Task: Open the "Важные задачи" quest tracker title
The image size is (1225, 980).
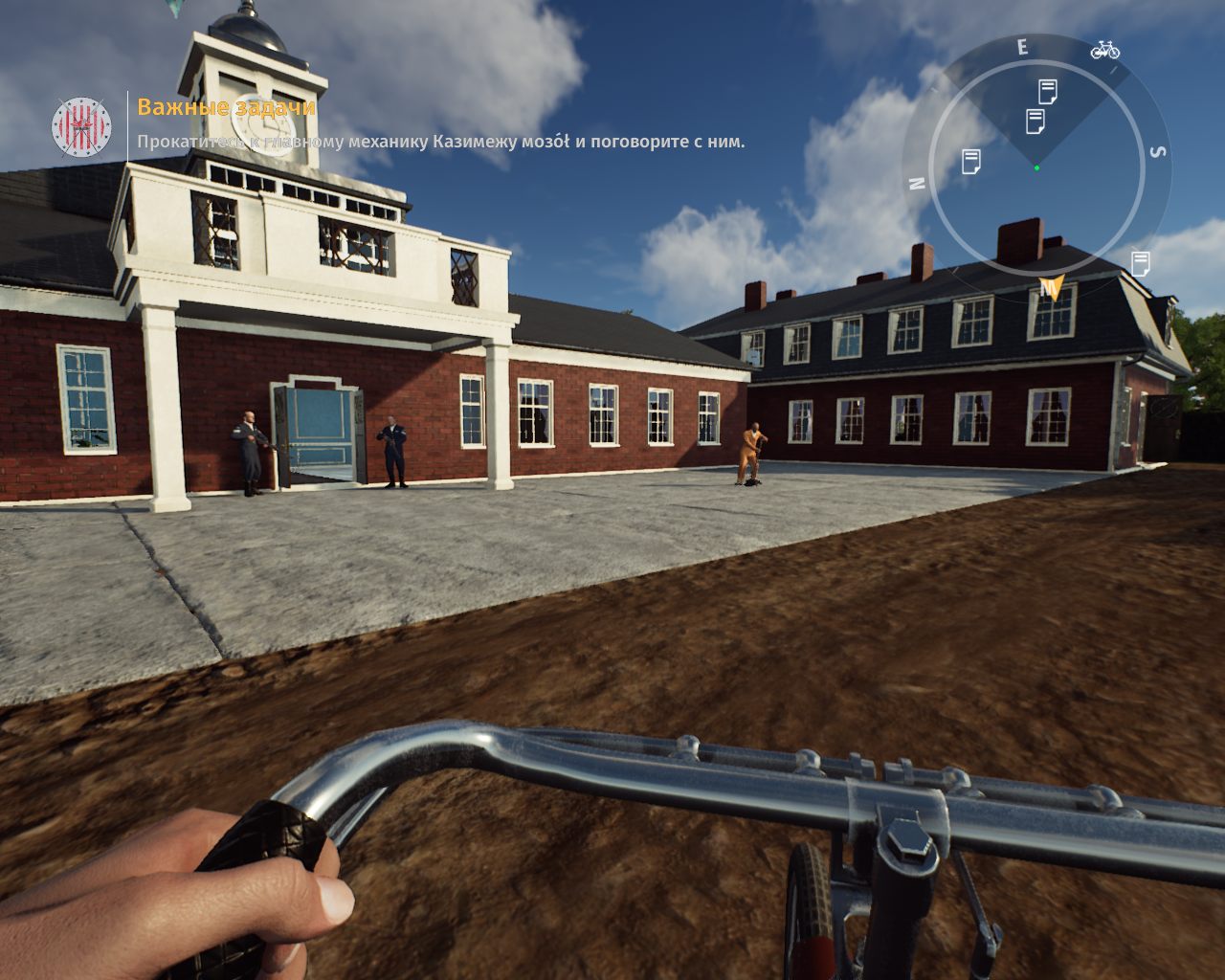Action: [226, 107]
